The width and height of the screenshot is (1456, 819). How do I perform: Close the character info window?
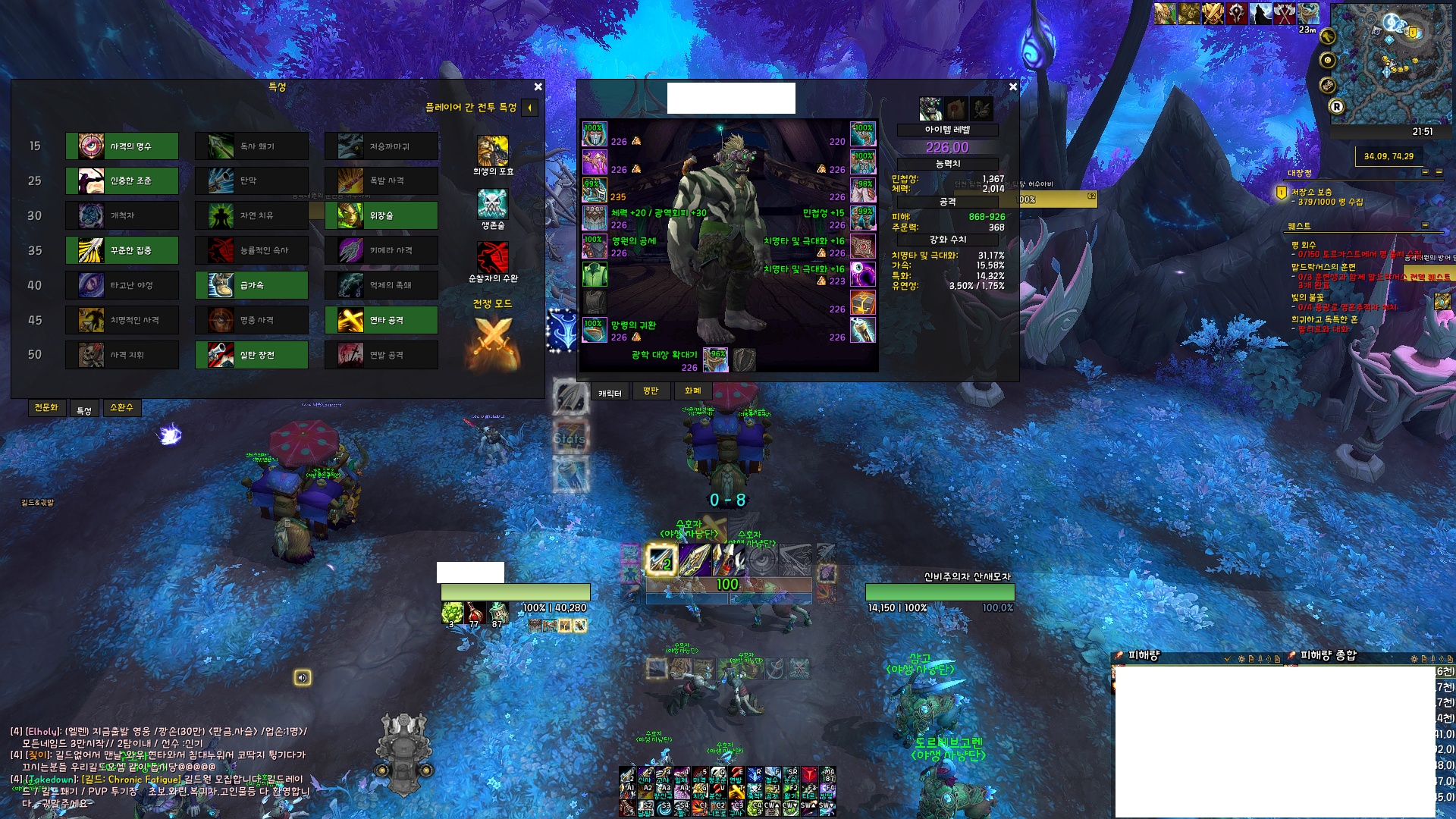click(x=1013, y=87)
